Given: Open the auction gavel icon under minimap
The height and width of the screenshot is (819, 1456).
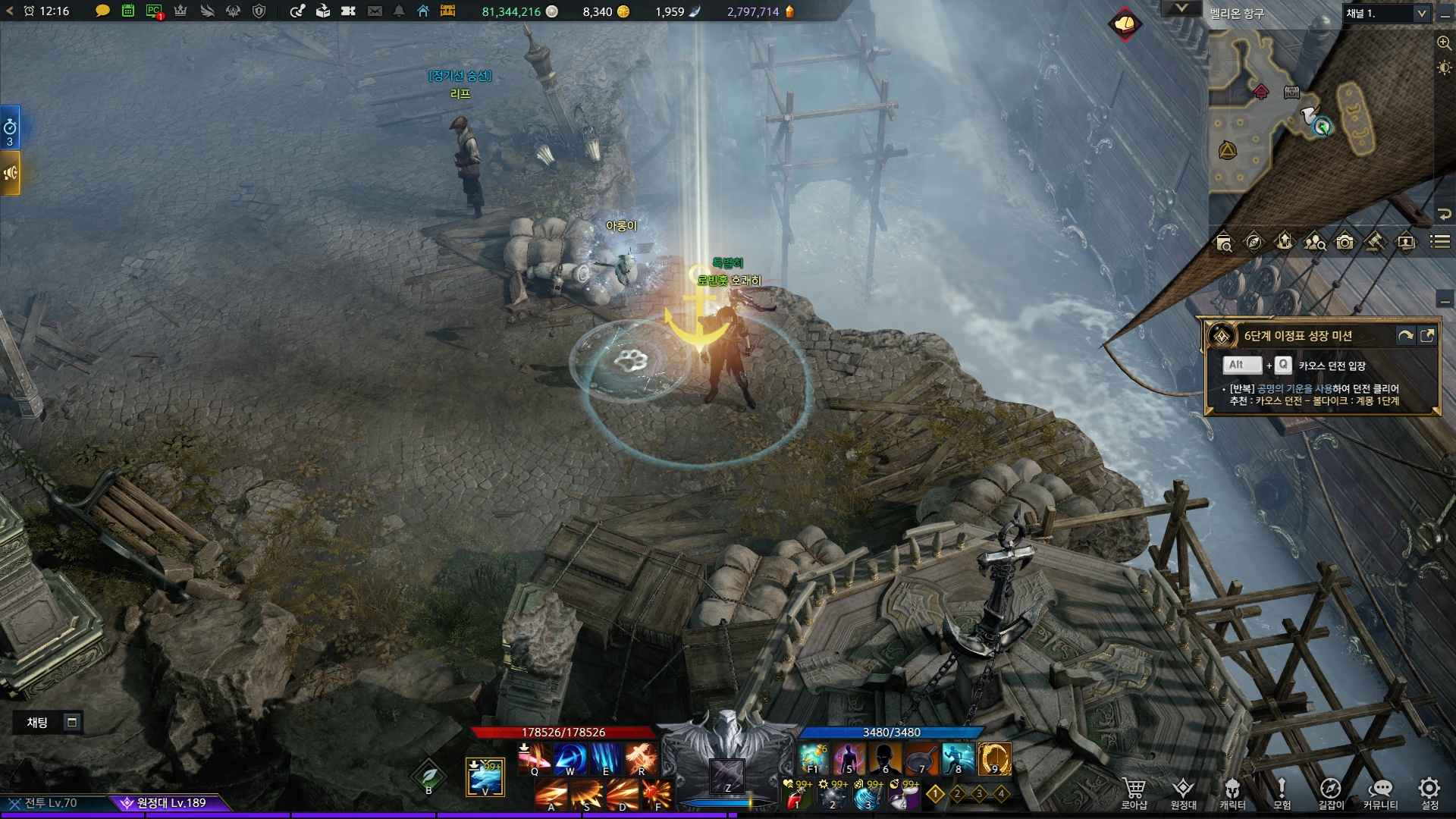Looking at the screenshot, I should pos(1375,242).
